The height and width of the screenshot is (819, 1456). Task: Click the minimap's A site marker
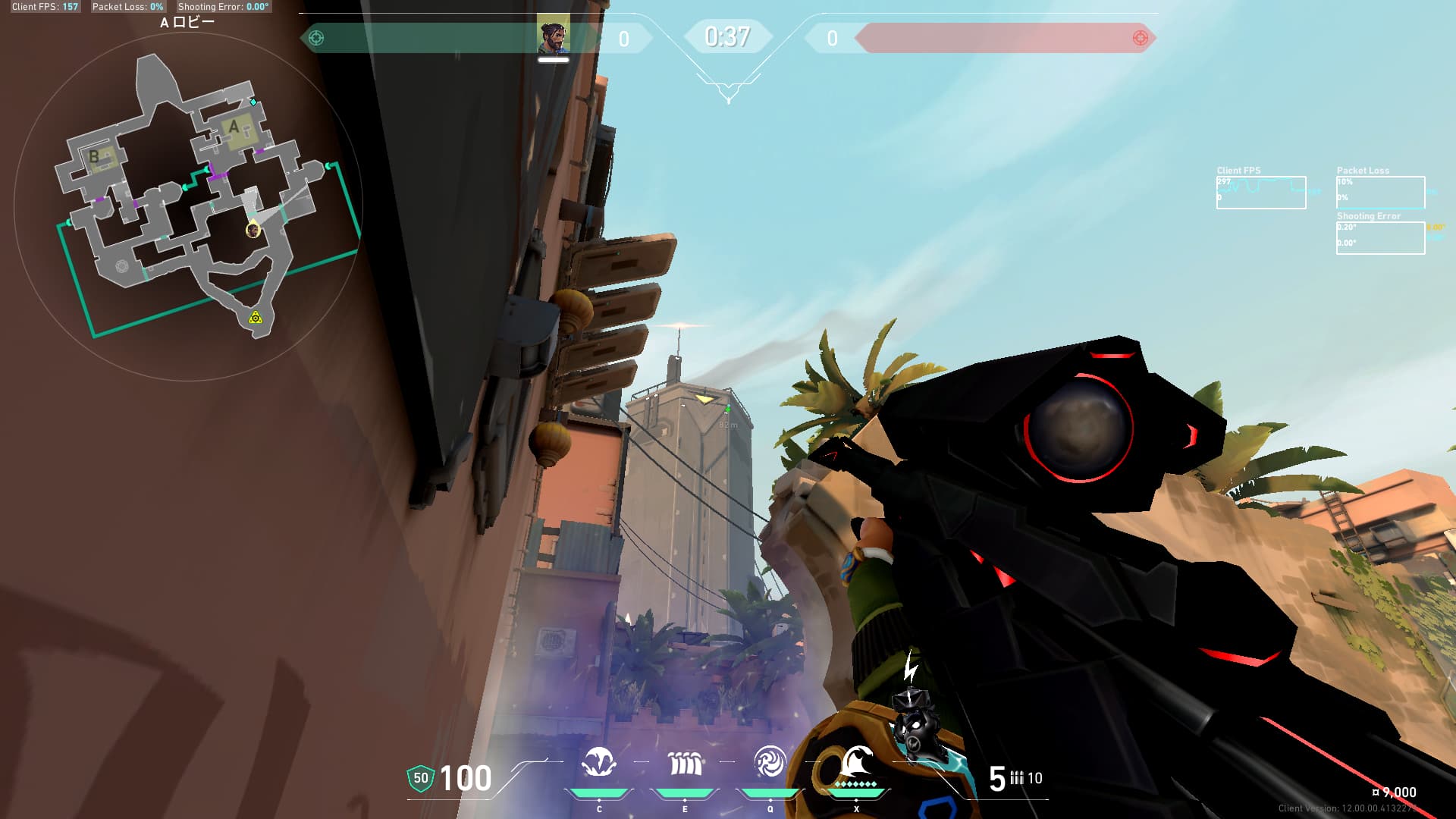point(234,127)
